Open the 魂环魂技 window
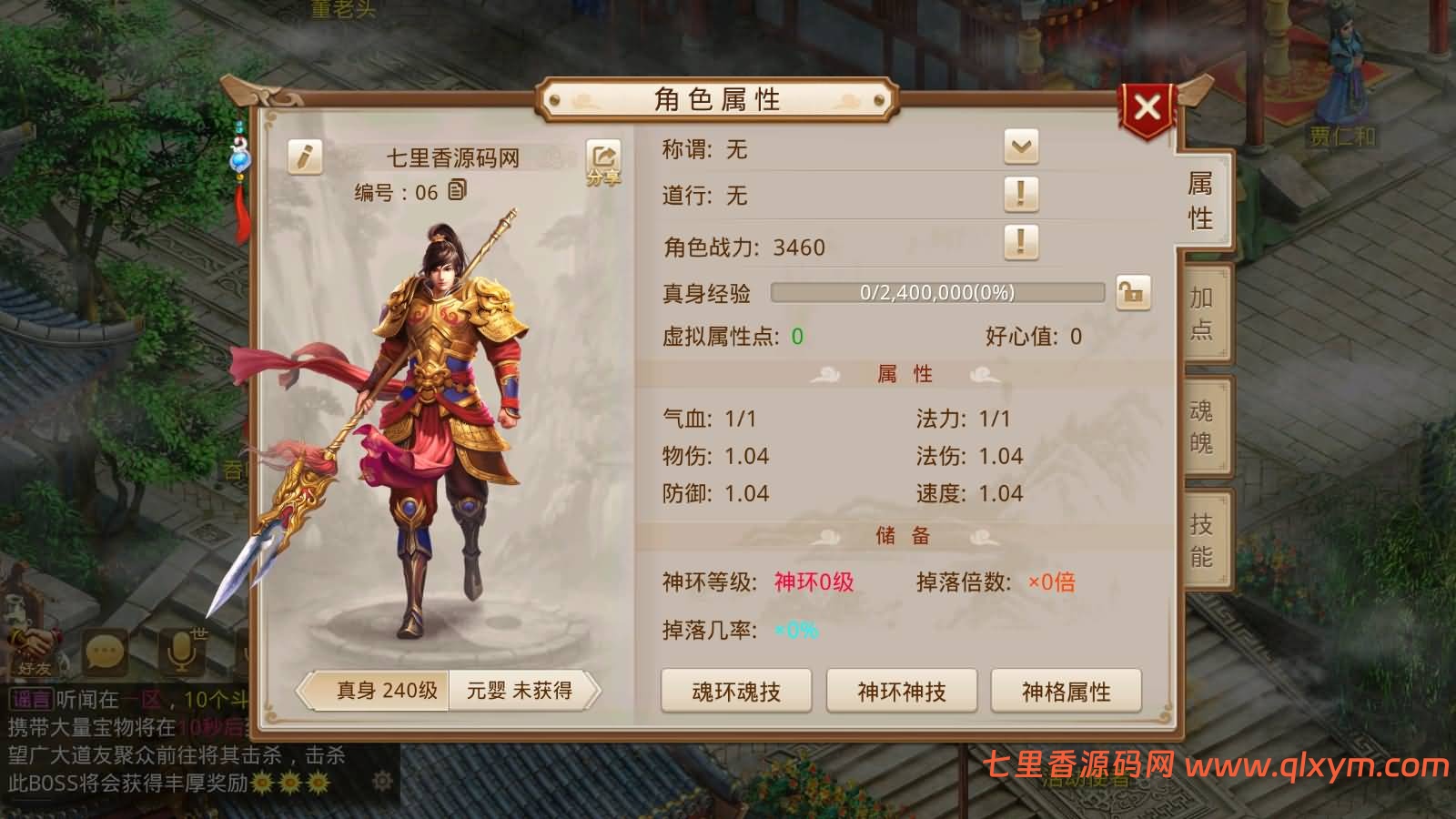Viewport: 1456px width, 819px height. pyautogui.click(x=737, y=691)
